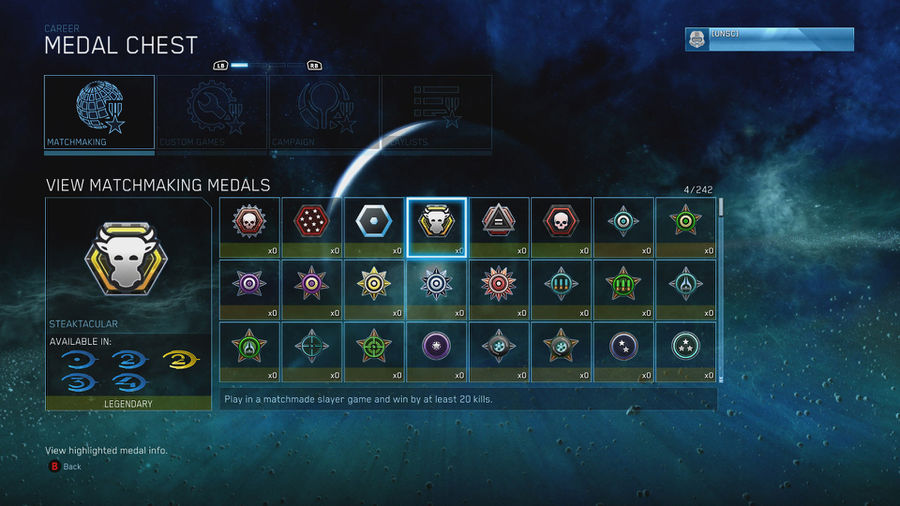Open the Custom Games medals tab
Viewport: 900px width, 506px height.
coord(211,112)
